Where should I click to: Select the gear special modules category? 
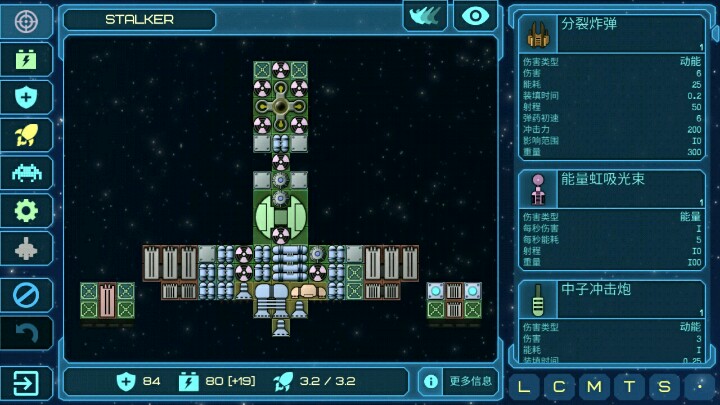point(26,211)
